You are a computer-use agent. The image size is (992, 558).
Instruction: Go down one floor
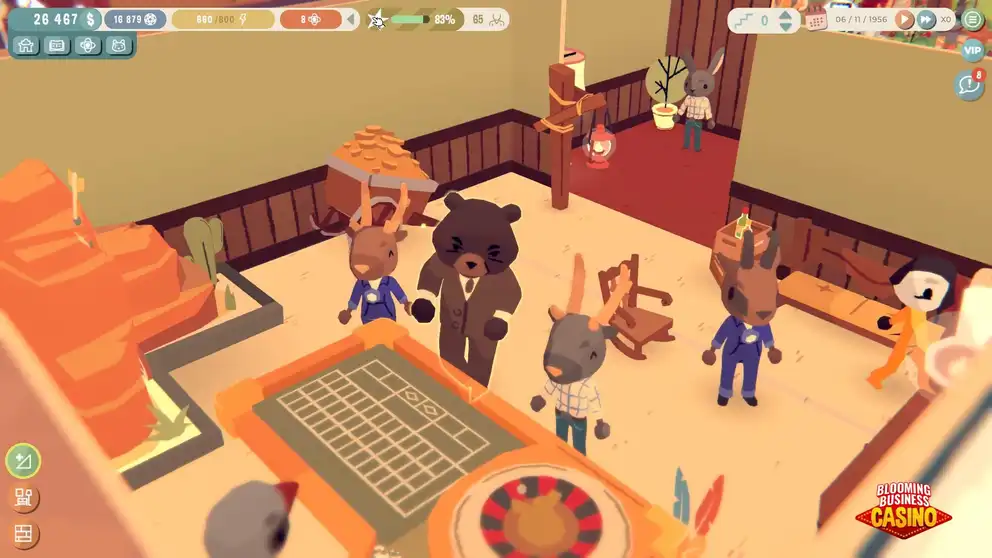pyautogui.click(x=785, y=26)
